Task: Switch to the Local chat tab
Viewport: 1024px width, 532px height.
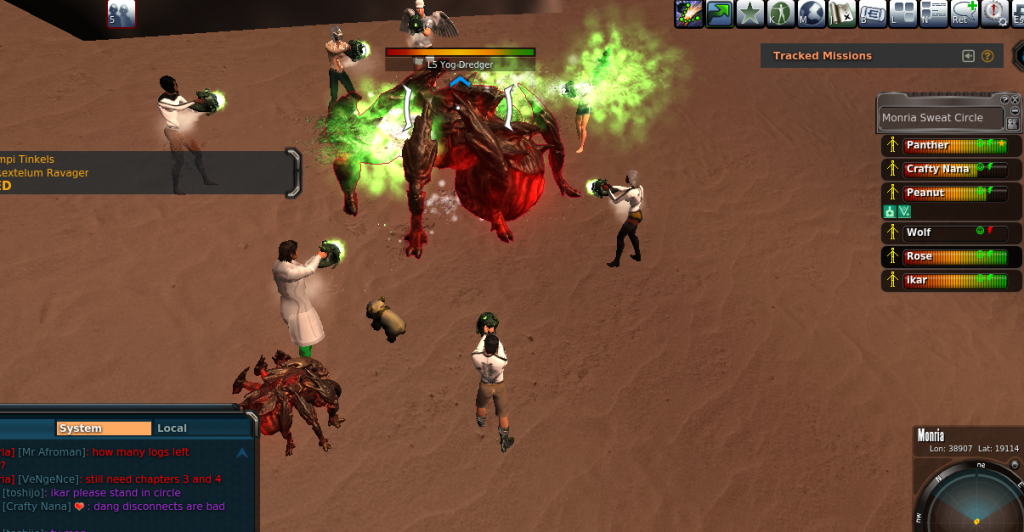Action: click(x=172, y=428)
